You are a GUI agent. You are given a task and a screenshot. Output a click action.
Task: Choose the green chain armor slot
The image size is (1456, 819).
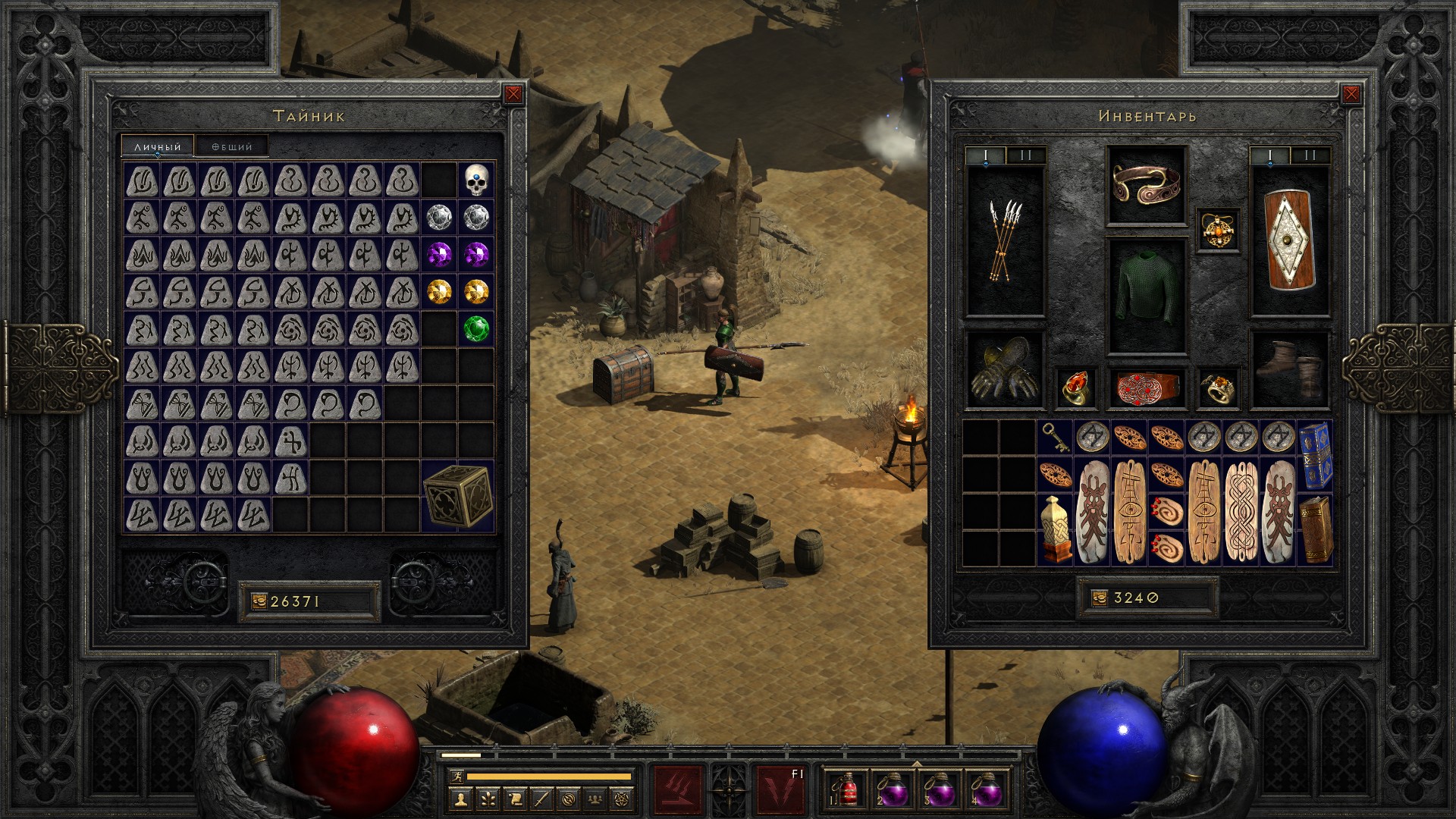pyautogui.click(x=1146, y=296)
